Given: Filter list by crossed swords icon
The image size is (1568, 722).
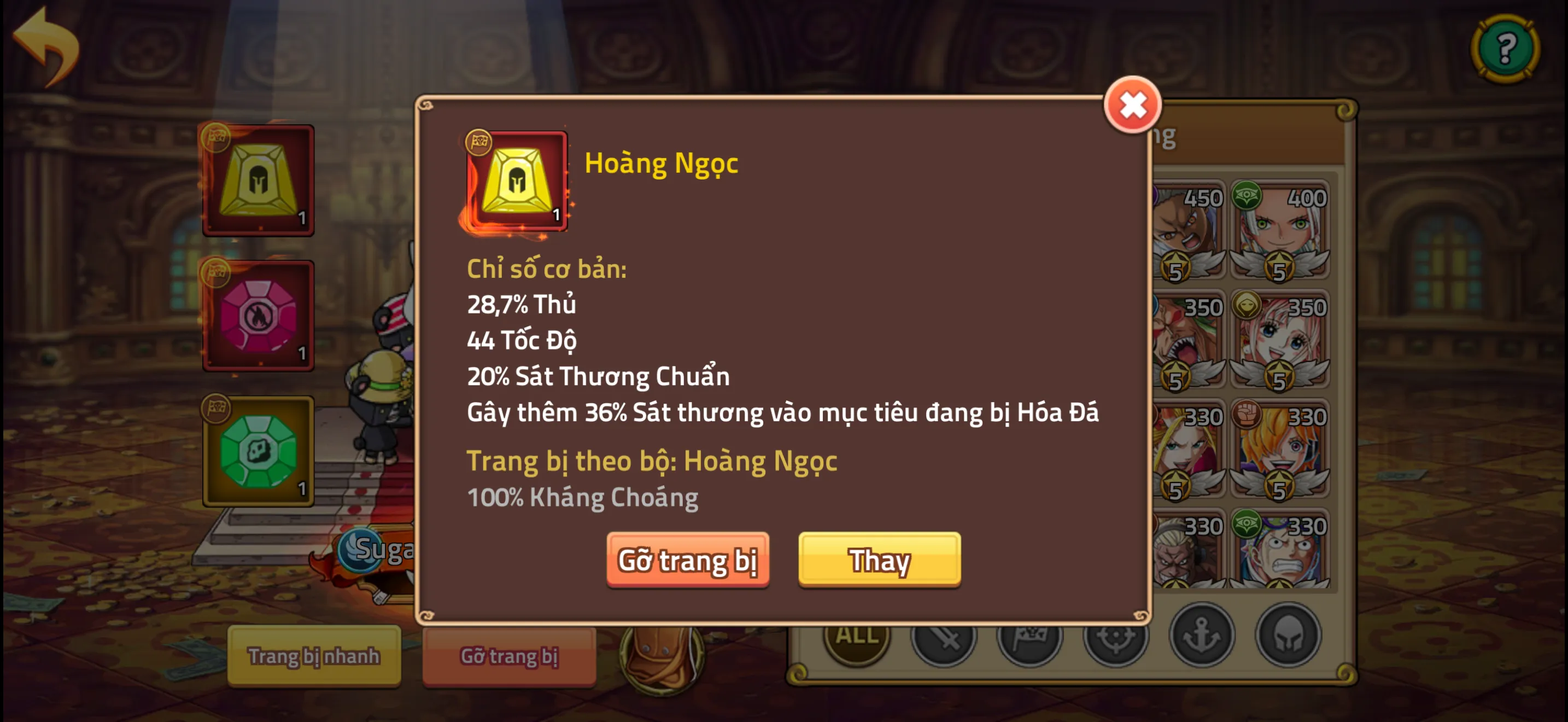Looking at the screenshot, I should point(943,637).
